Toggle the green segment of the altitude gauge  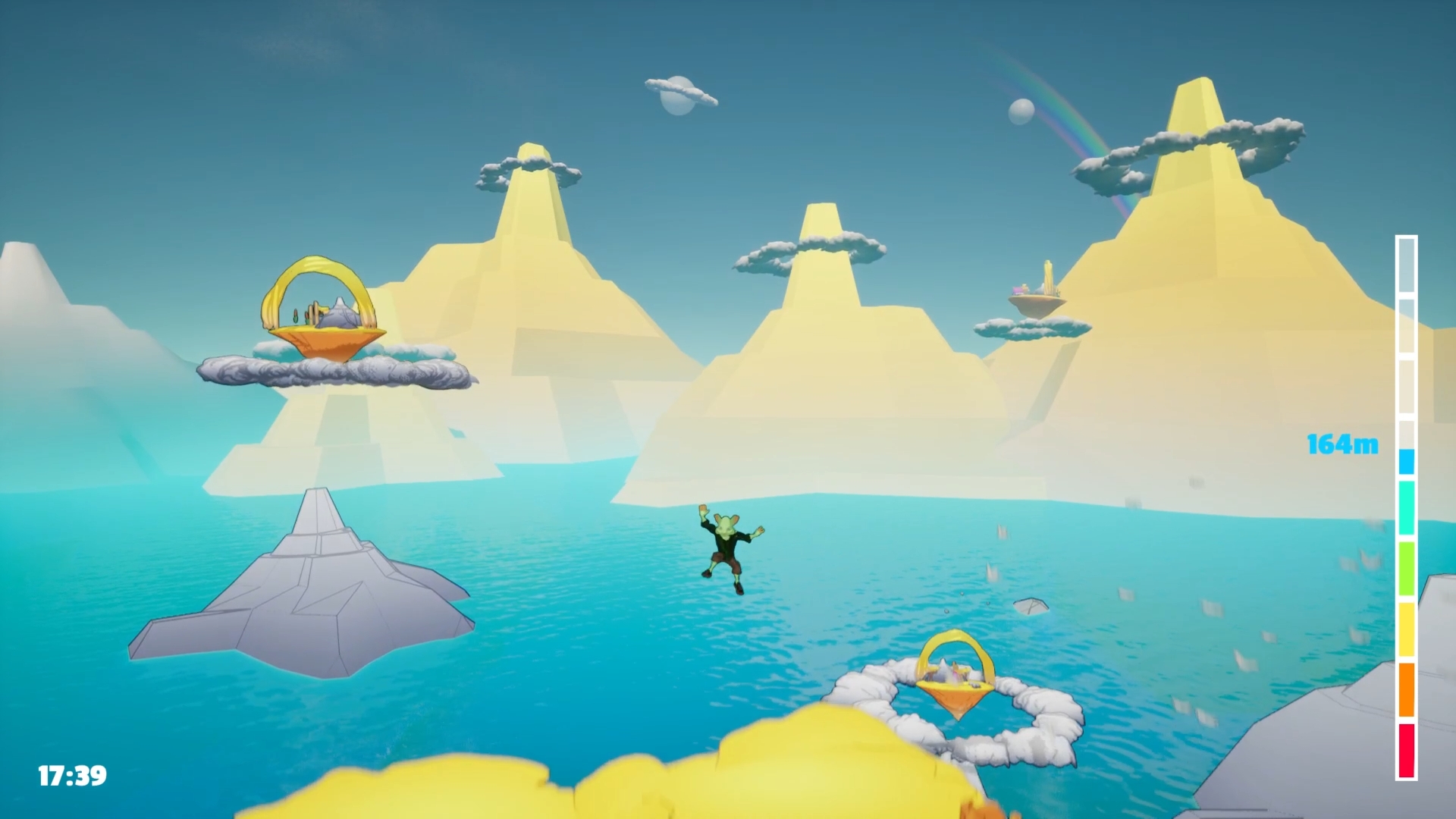coord(1407,567)
